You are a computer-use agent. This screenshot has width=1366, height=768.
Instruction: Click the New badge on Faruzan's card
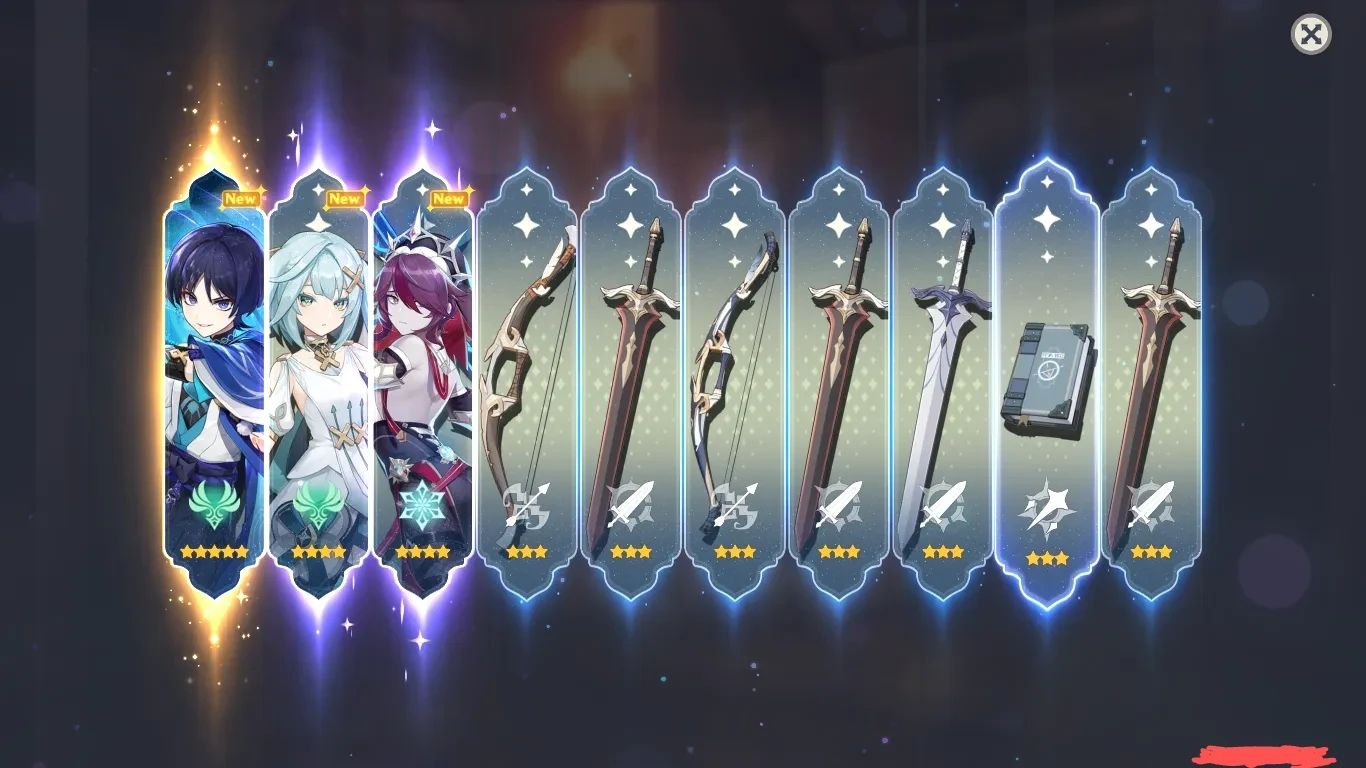pos(347,198)
